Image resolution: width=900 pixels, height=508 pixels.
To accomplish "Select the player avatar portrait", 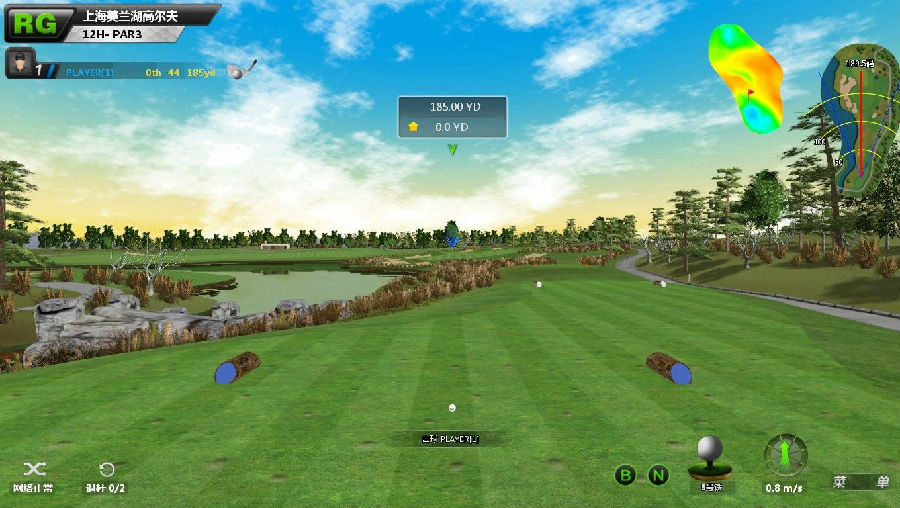I will (20, 63).
